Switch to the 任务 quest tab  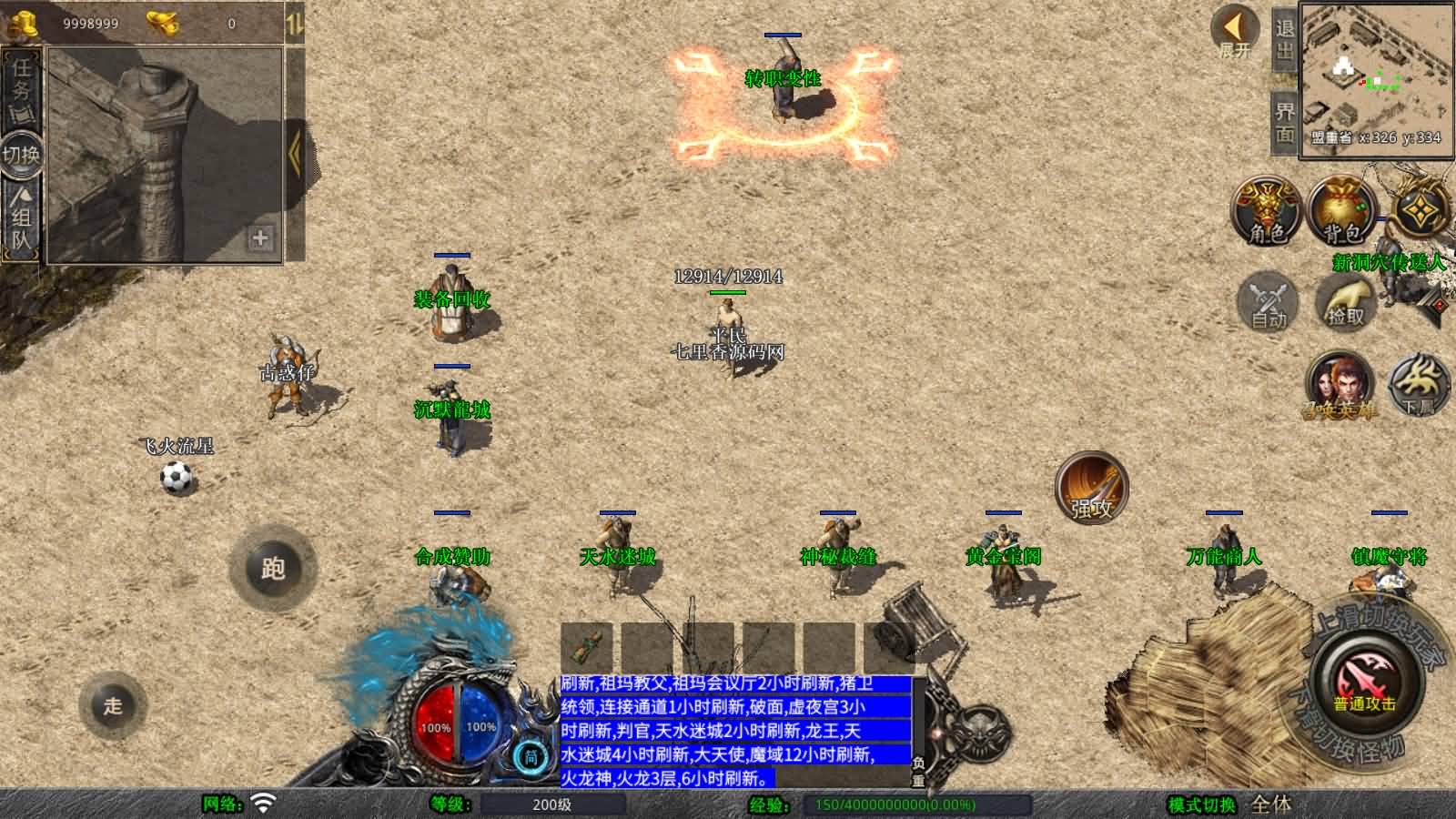pos(21,88)
